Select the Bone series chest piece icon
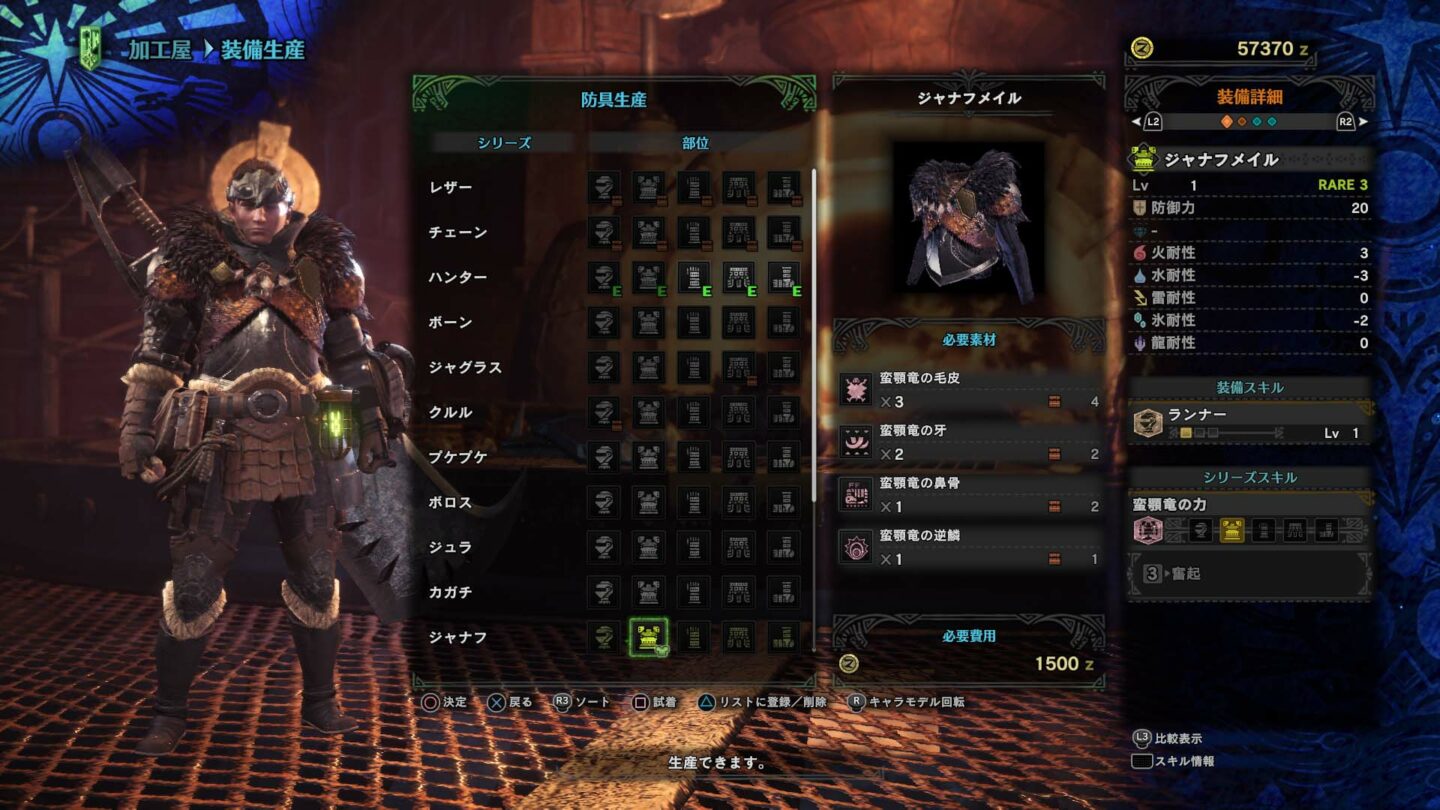1440x810 pixels. [648, 320]
